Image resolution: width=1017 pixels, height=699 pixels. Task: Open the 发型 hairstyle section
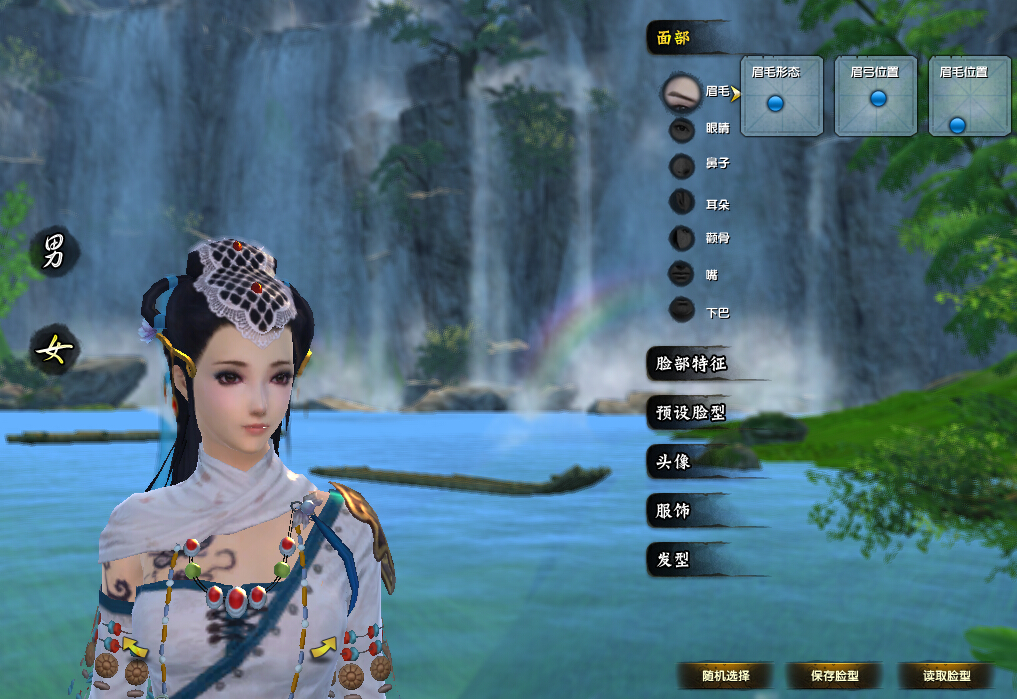(x=675, y=560)
